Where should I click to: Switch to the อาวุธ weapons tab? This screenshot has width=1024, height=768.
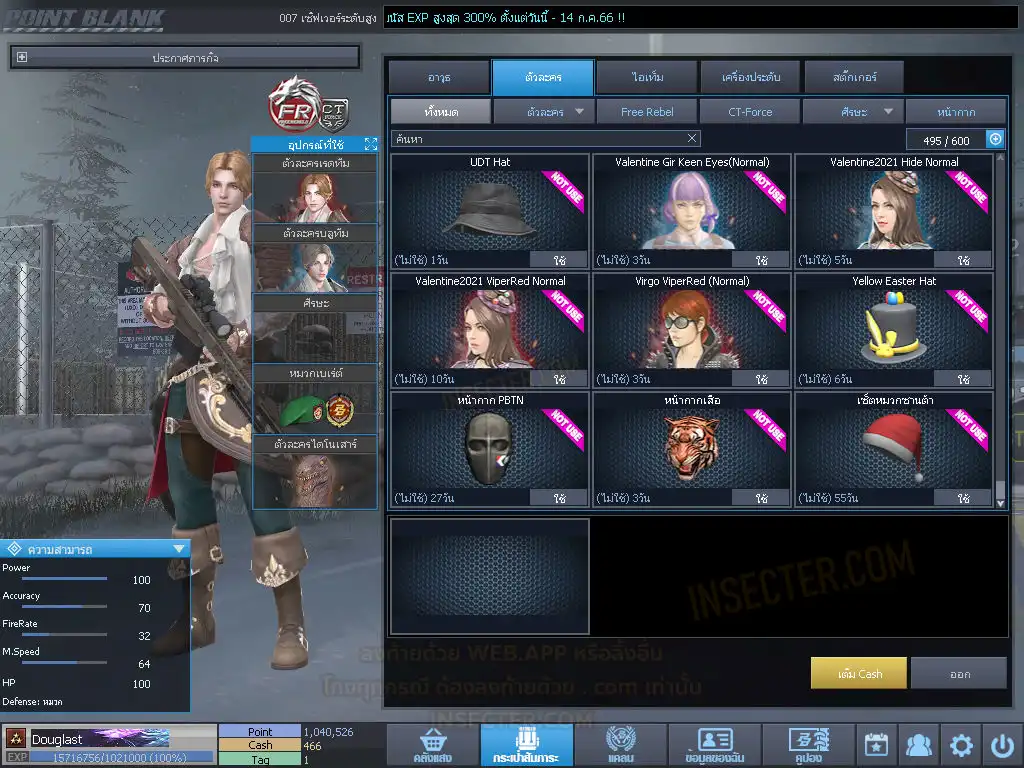point(438,77)
